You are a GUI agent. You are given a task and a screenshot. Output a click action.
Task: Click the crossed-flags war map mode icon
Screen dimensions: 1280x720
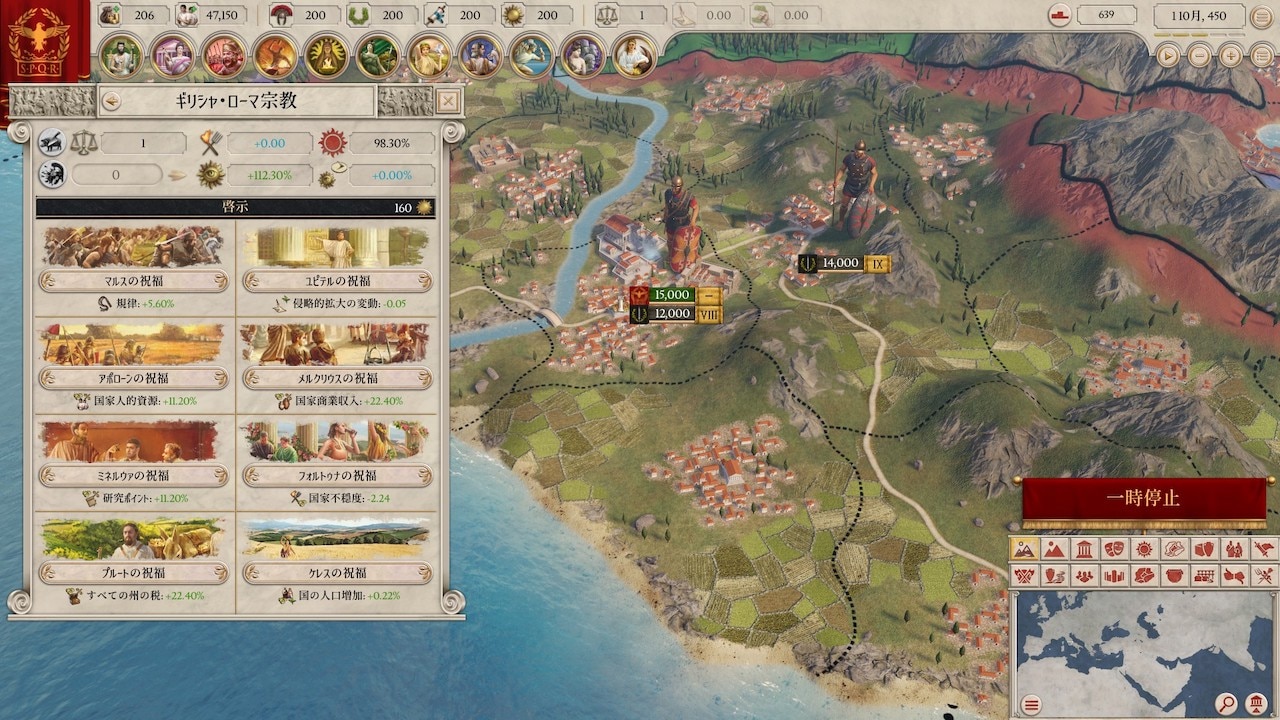point(1025,577)
